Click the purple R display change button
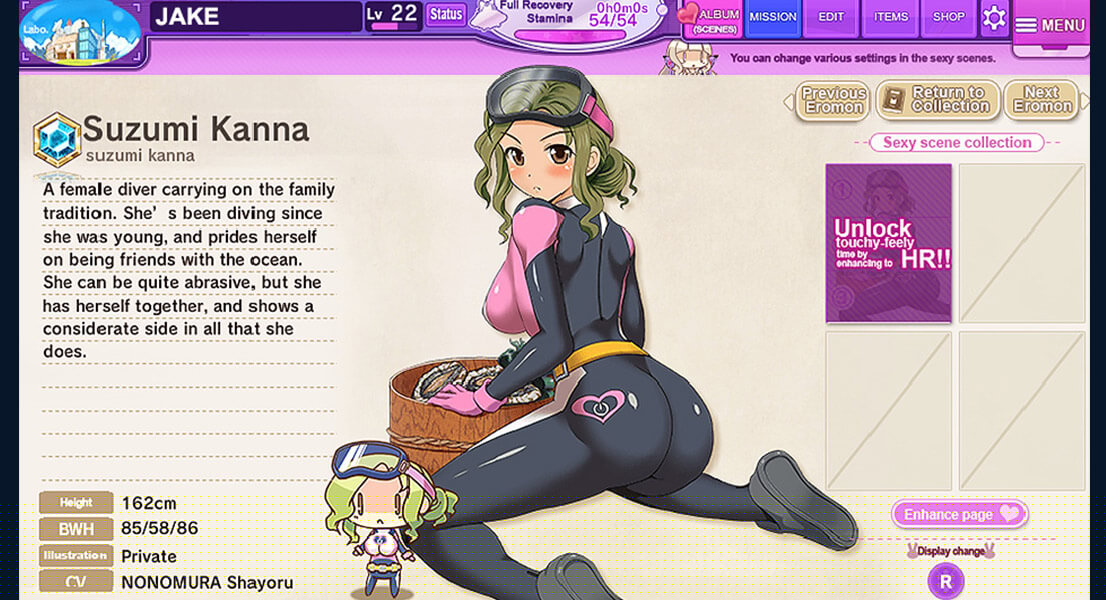This screenshot has width=1106, height=600. coord(946,580)
